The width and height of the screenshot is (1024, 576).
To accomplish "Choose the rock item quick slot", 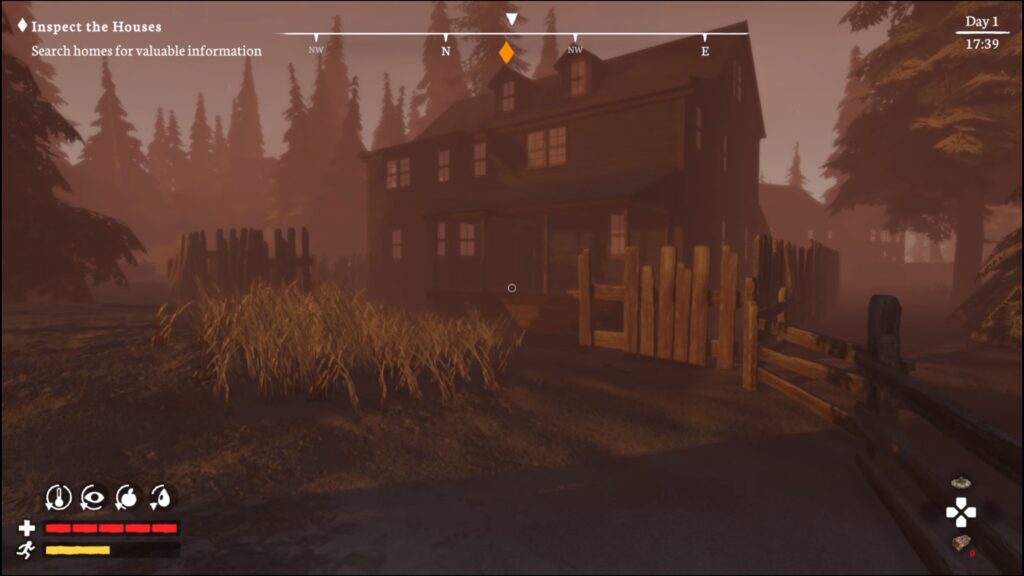I will click(x=961, y=543).
